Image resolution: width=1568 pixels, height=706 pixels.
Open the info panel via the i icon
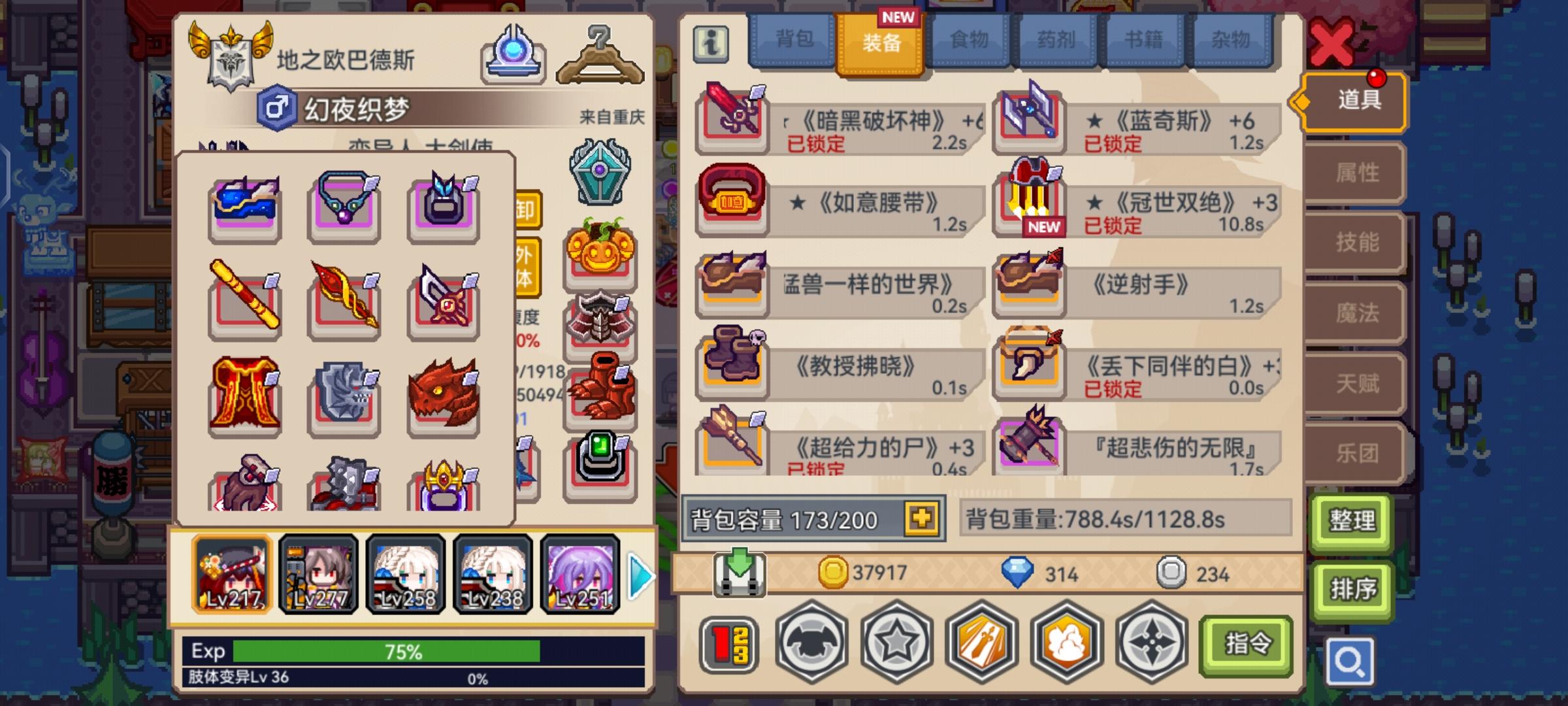711,42
